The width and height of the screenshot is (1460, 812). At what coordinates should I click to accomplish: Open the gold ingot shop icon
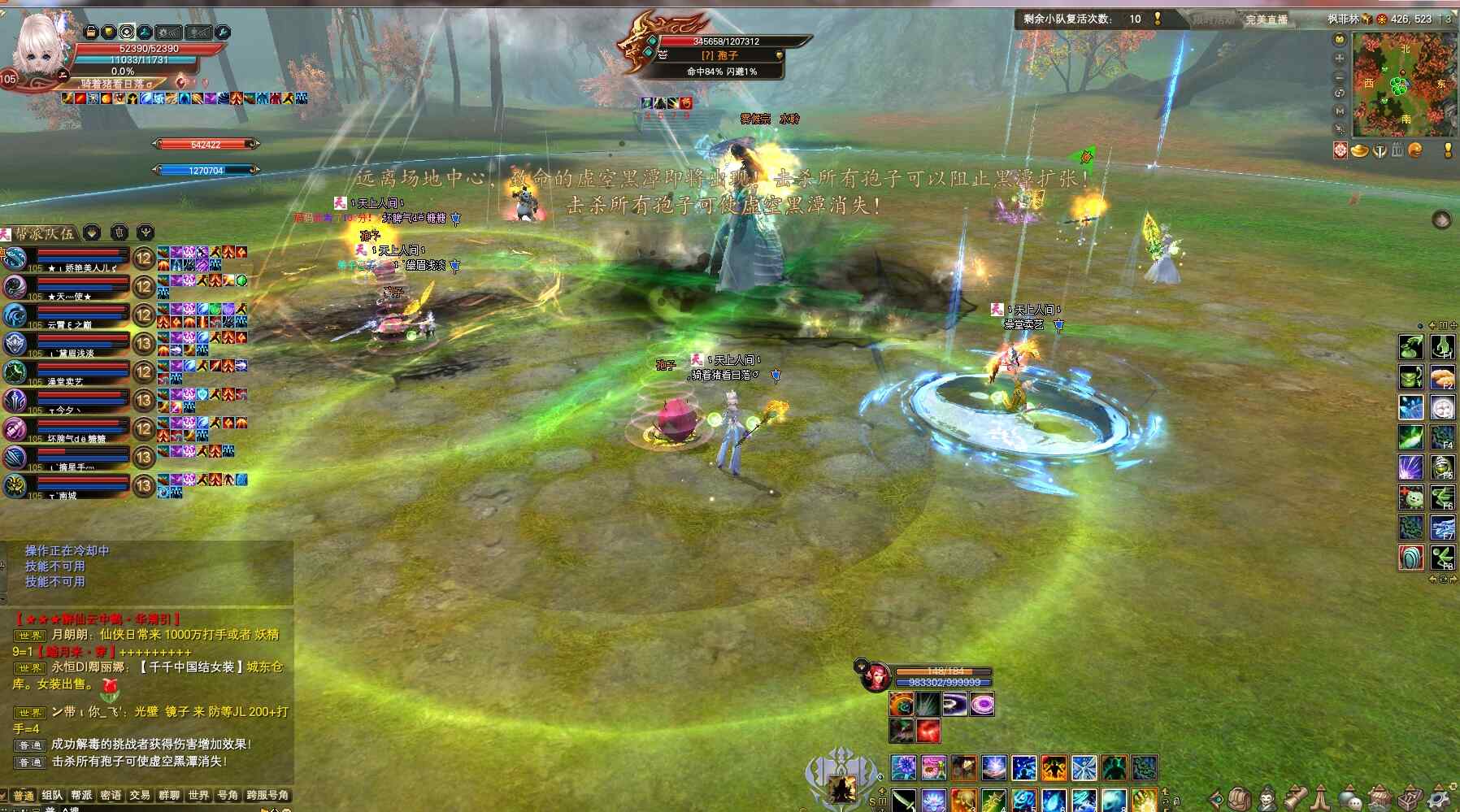click(1359, 150)
